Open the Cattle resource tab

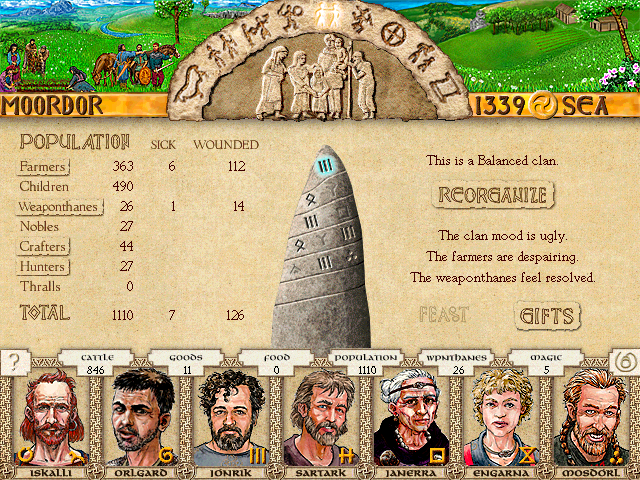click(x=96, y=362)
